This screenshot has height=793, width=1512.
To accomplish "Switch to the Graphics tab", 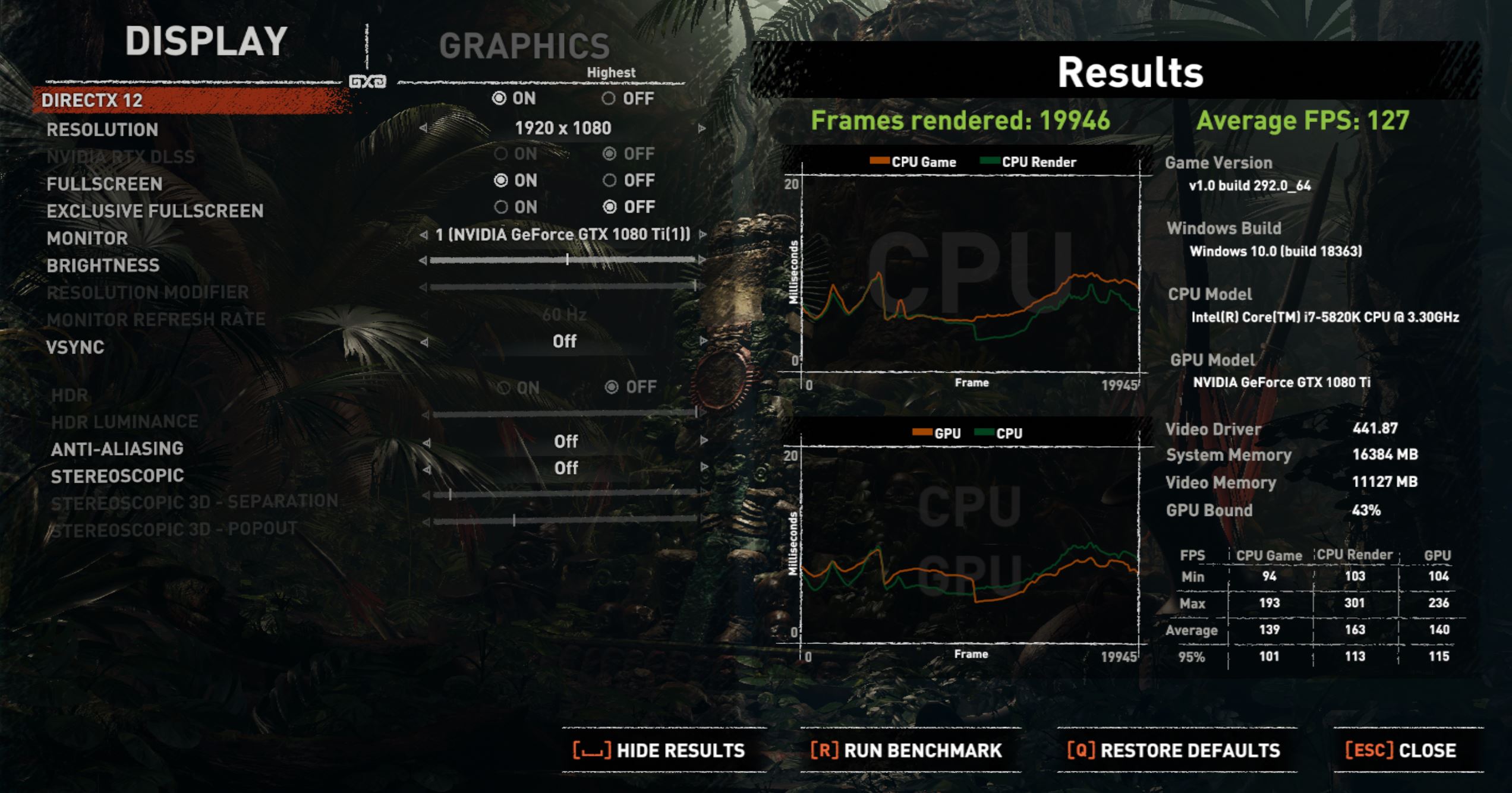I will tap(524, 46).
